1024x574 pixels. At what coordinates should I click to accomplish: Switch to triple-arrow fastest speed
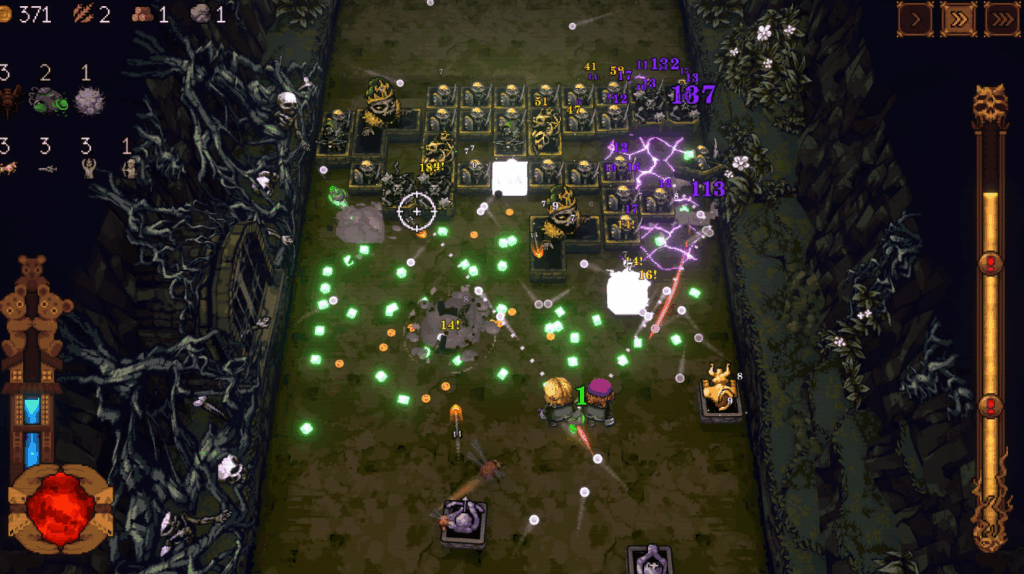point(1001,18)
